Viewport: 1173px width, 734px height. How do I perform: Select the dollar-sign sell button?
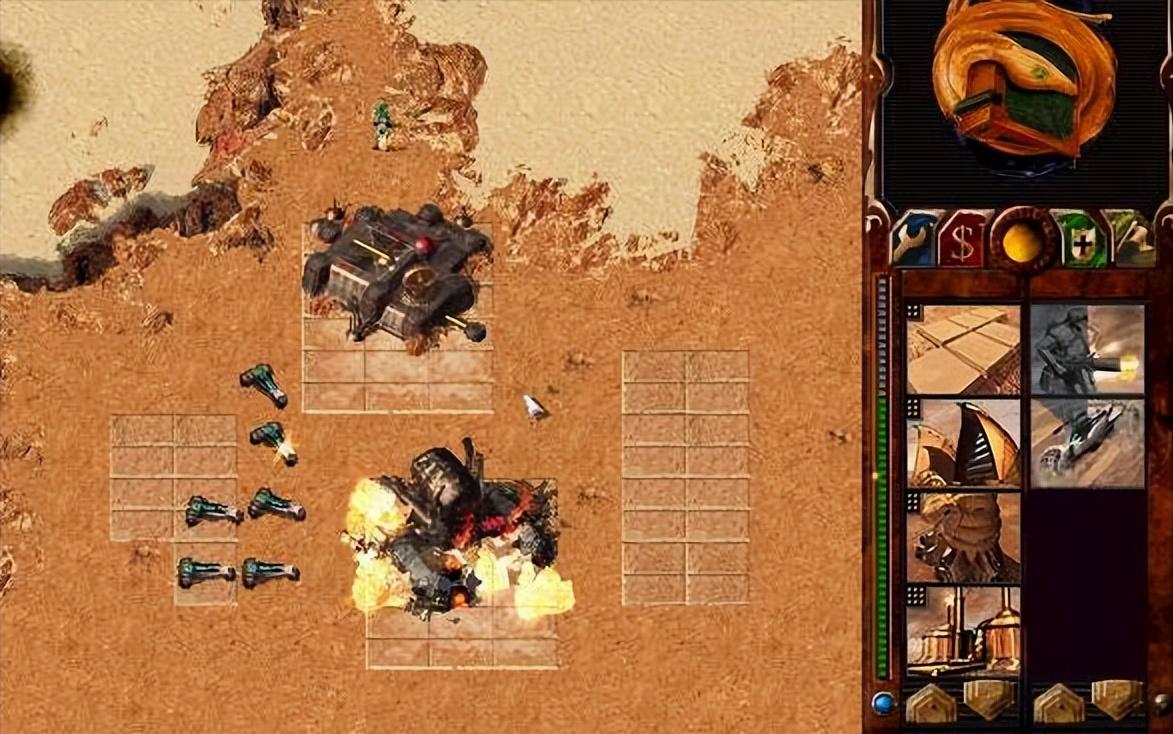pos(961,242)
